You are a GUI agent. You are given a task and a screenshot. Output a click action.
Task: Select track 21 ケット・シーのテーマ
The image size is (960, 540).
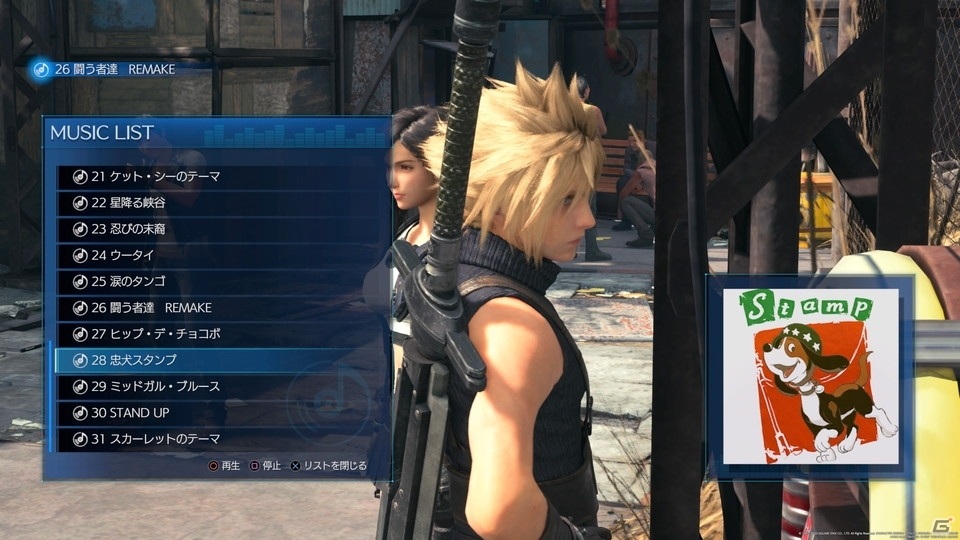(155, 177)
